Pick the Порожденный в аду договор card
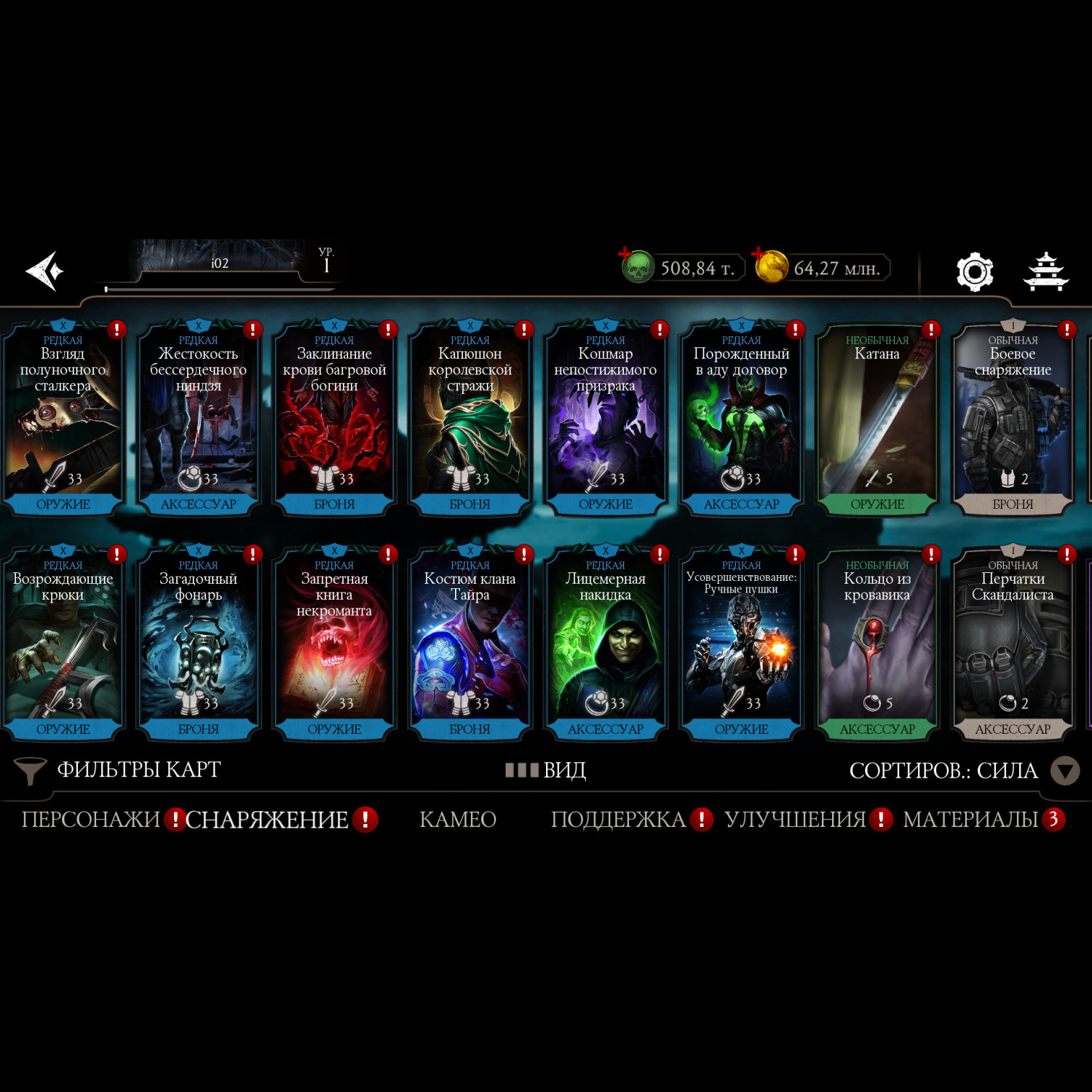Image resolution: width=1092 pixels, height=1092 pixels. (741, 419)
